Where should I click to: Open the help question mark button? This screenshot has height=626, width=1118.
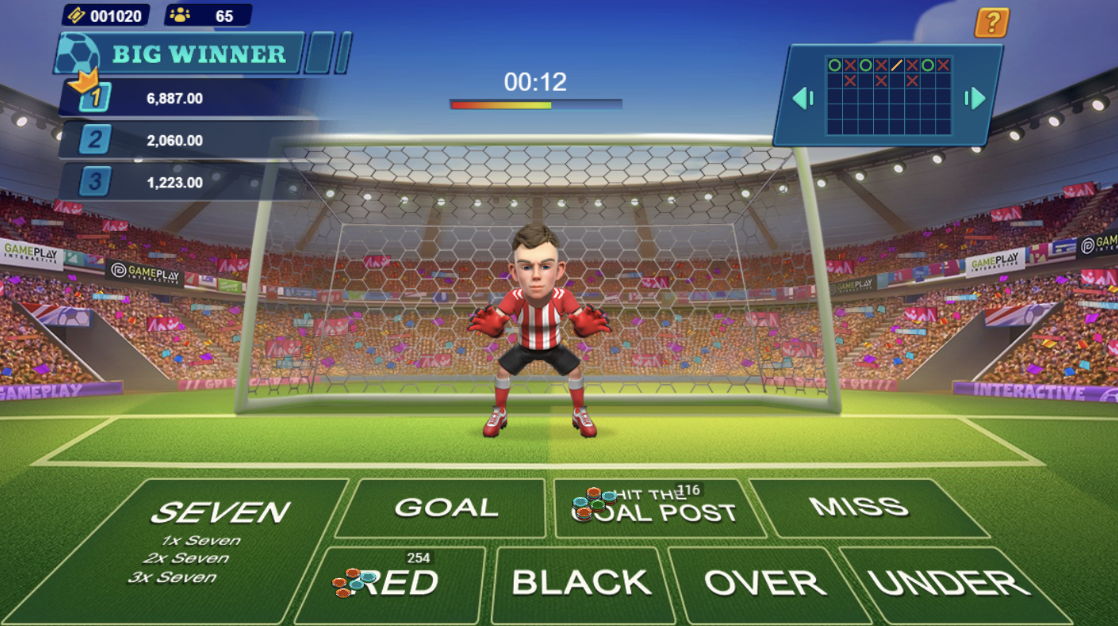click(x=991, y=22)
